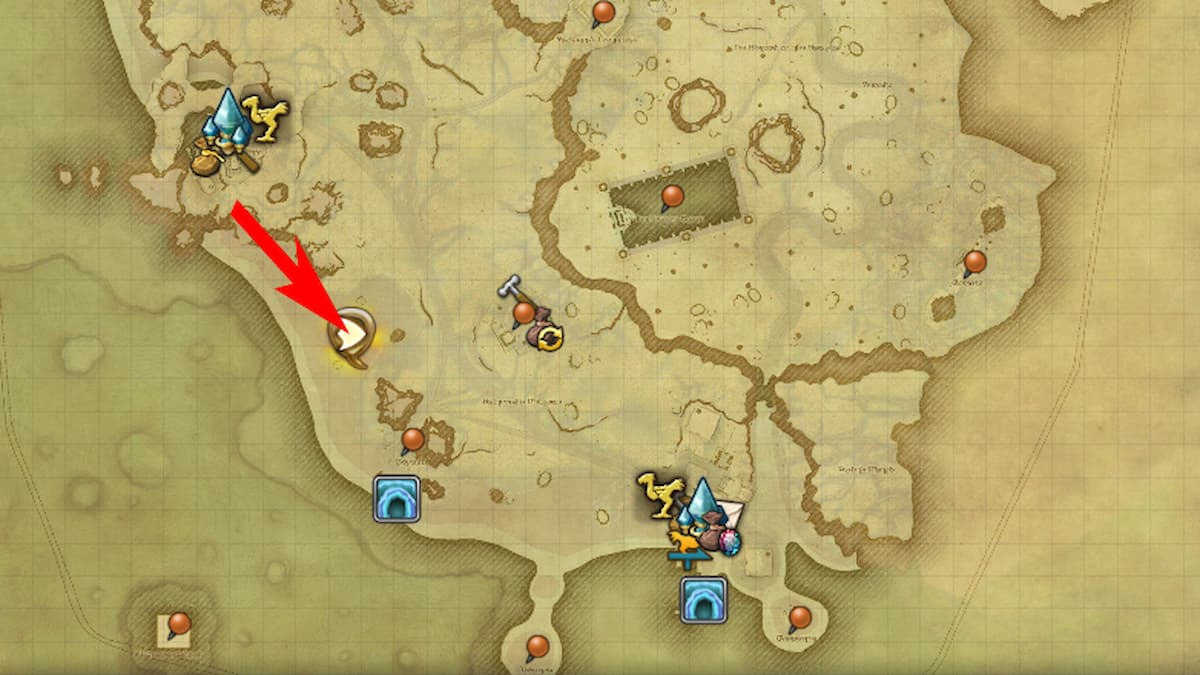
Task: Select the orange bird weathervane marker
Action: pyautogui.click(x=689, y=546)
